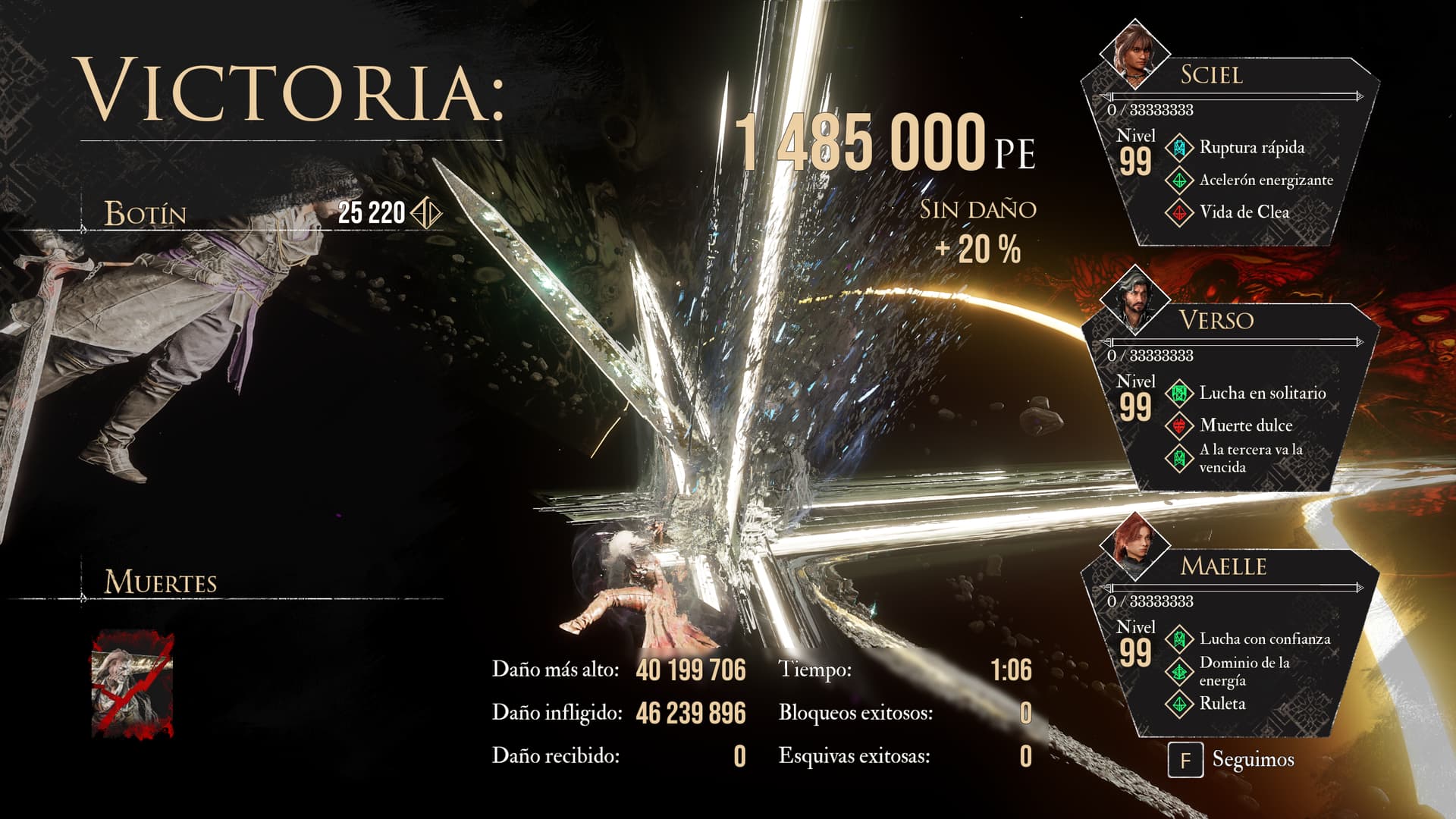Pick Maelle's Ruleta entry

pos(1222,704)
